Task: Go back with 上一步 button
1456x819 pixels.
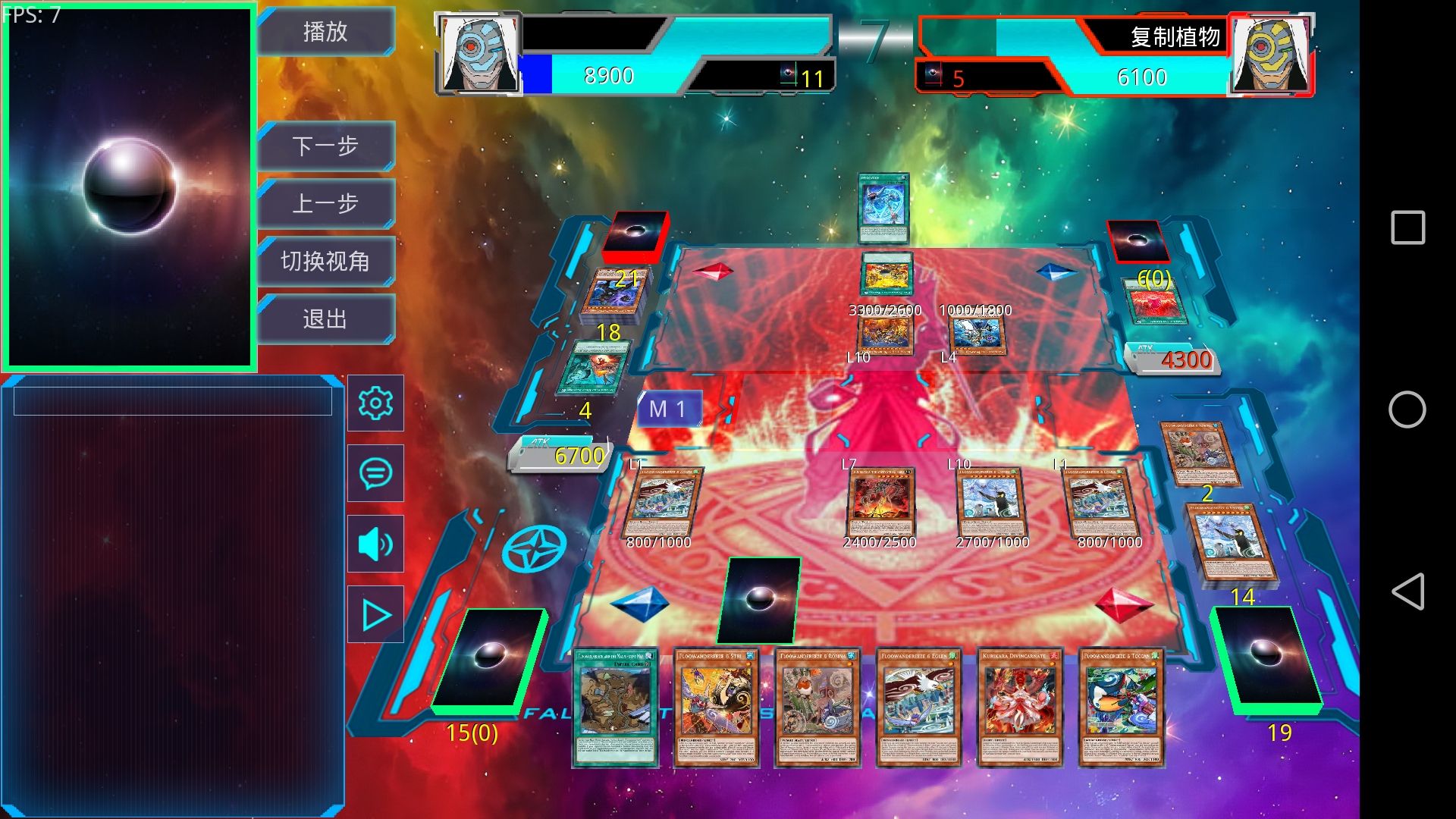Action: pyautogui.click(x=325, y=203)
